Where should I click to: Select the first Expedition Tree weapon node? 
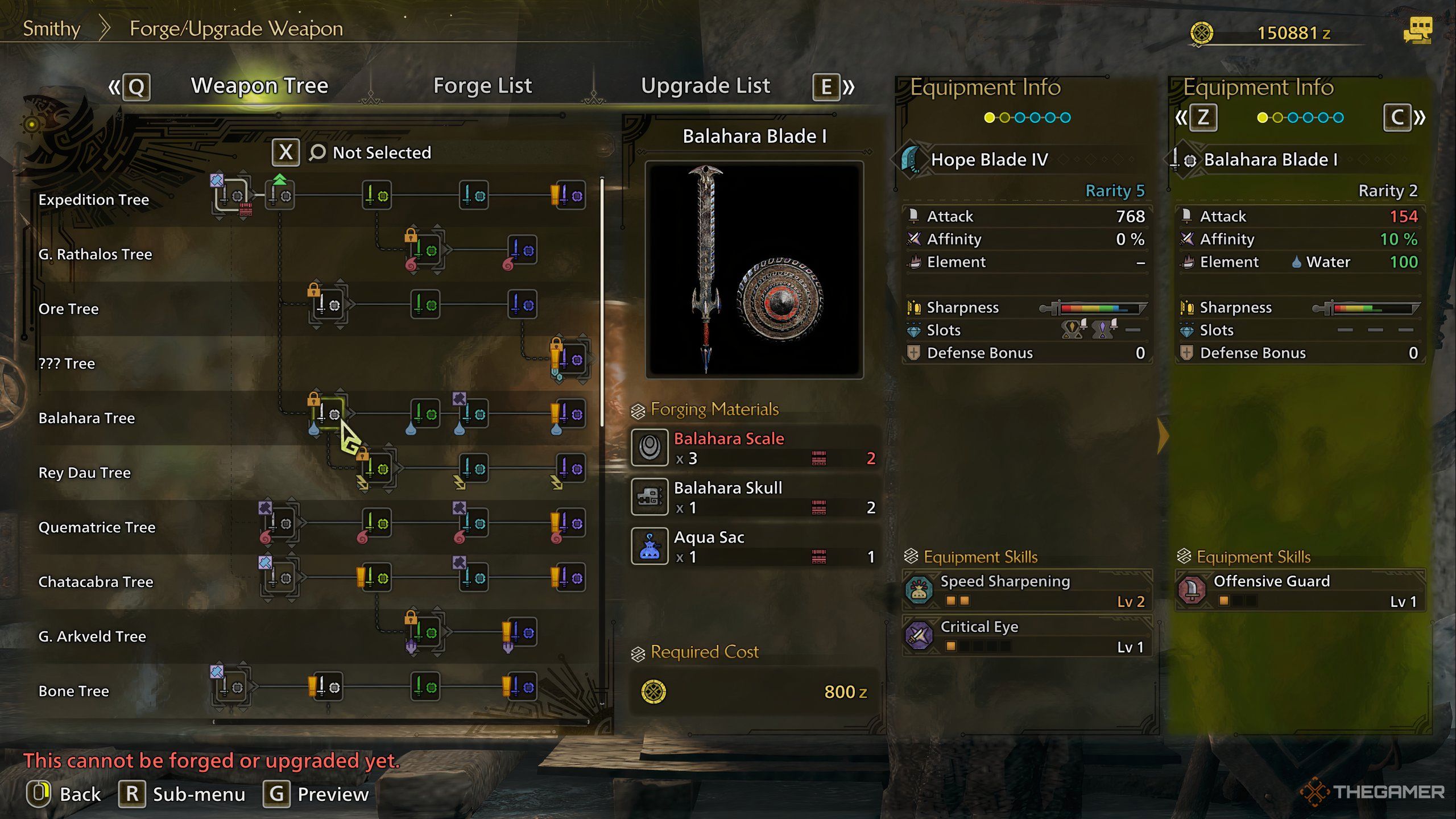point(231,196)
